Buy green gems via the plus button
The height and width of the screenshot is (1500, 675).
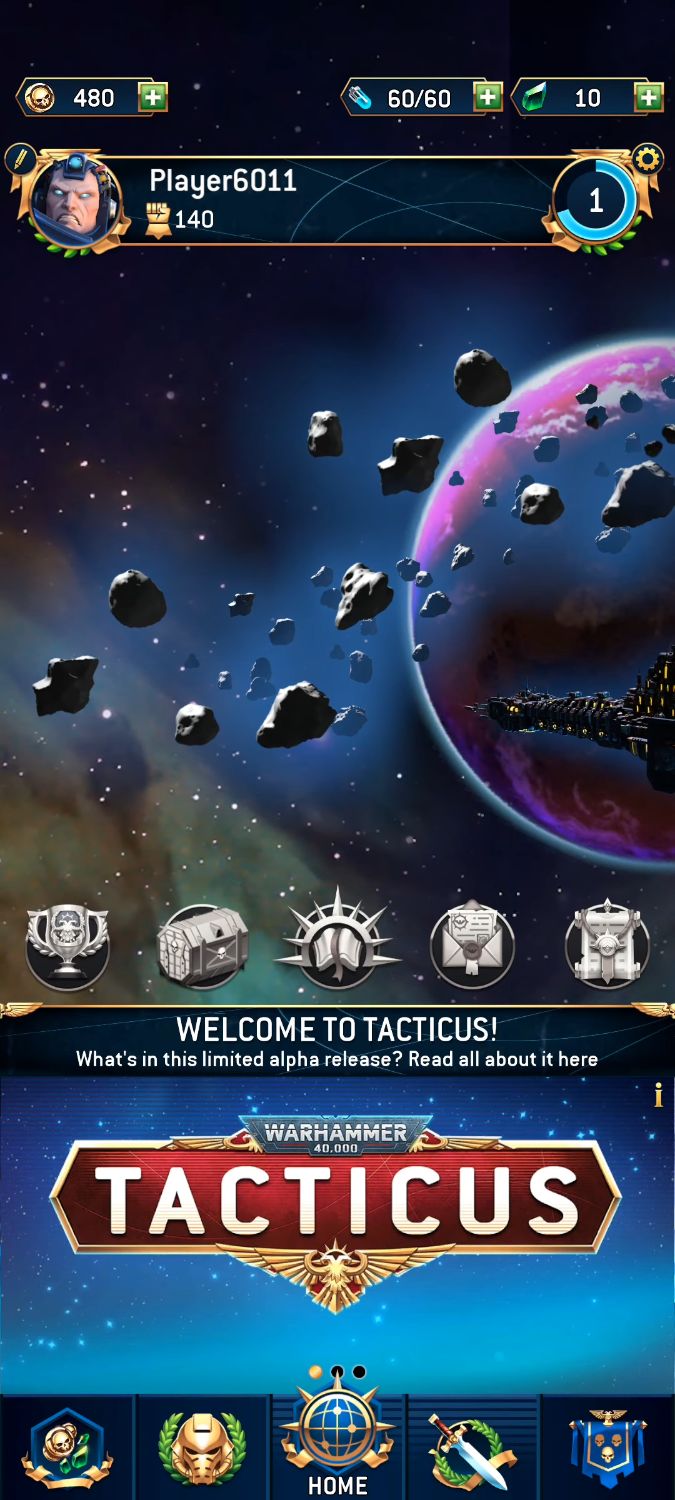649,97
